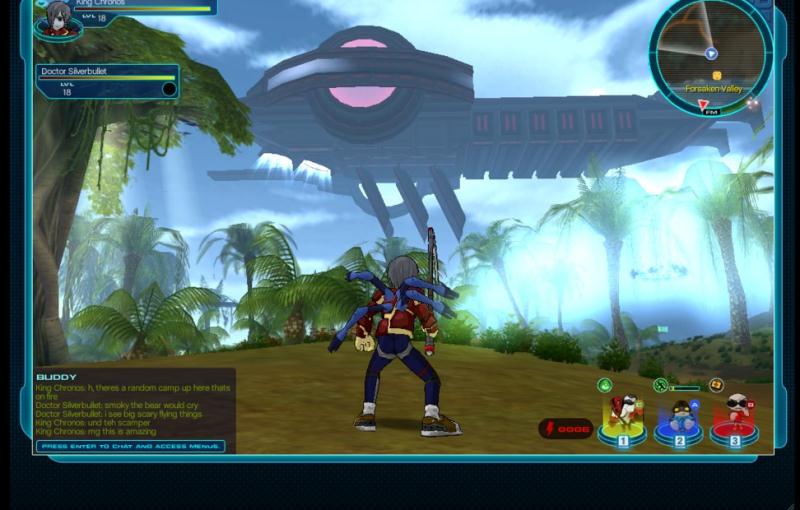Click the yellow marker on the minimap
The image size is (800, 510).
(x=717, y=76)
